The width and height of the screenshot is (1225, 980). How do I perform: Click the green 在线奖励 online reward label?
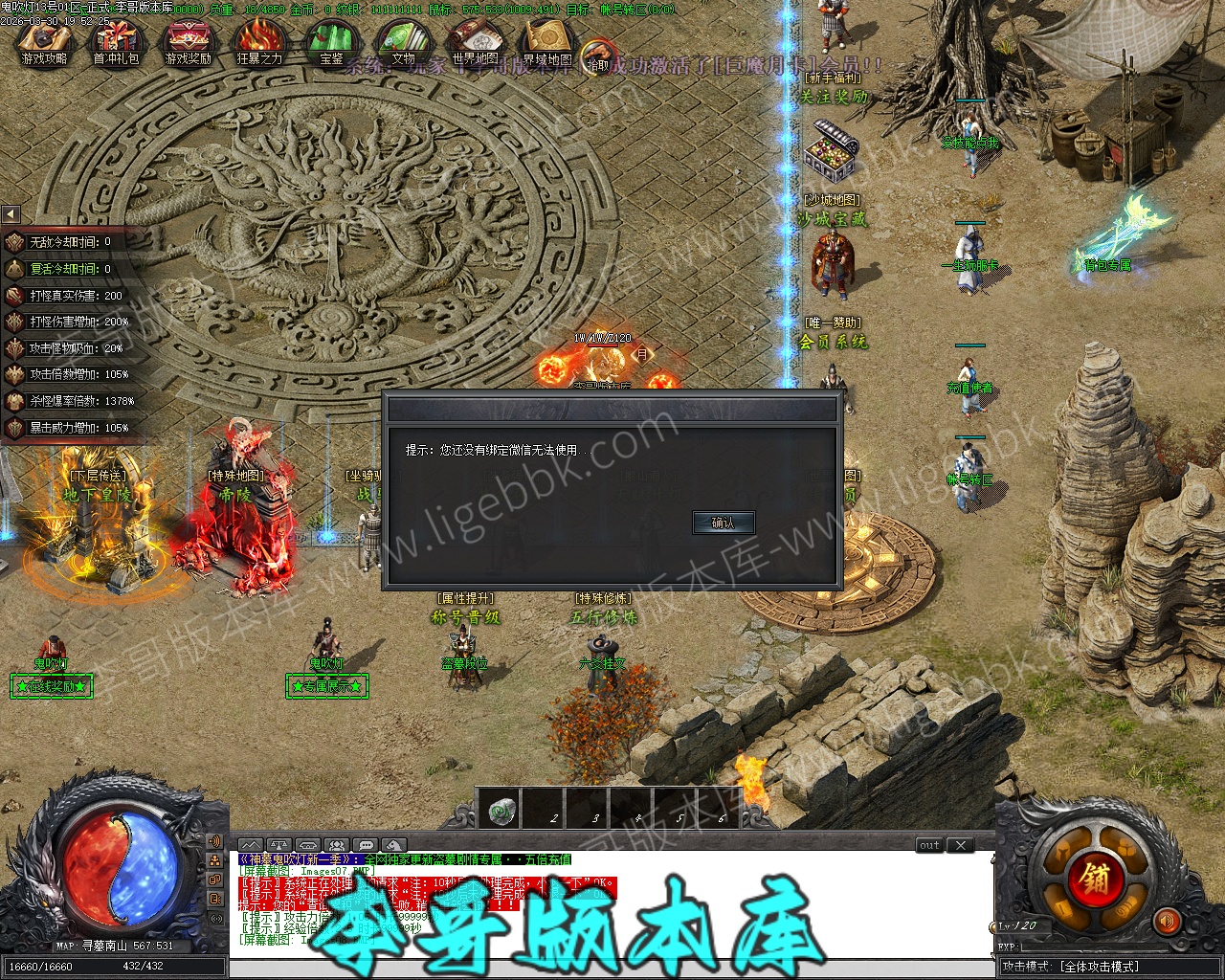pyautogui.click(x=52, y=686)
